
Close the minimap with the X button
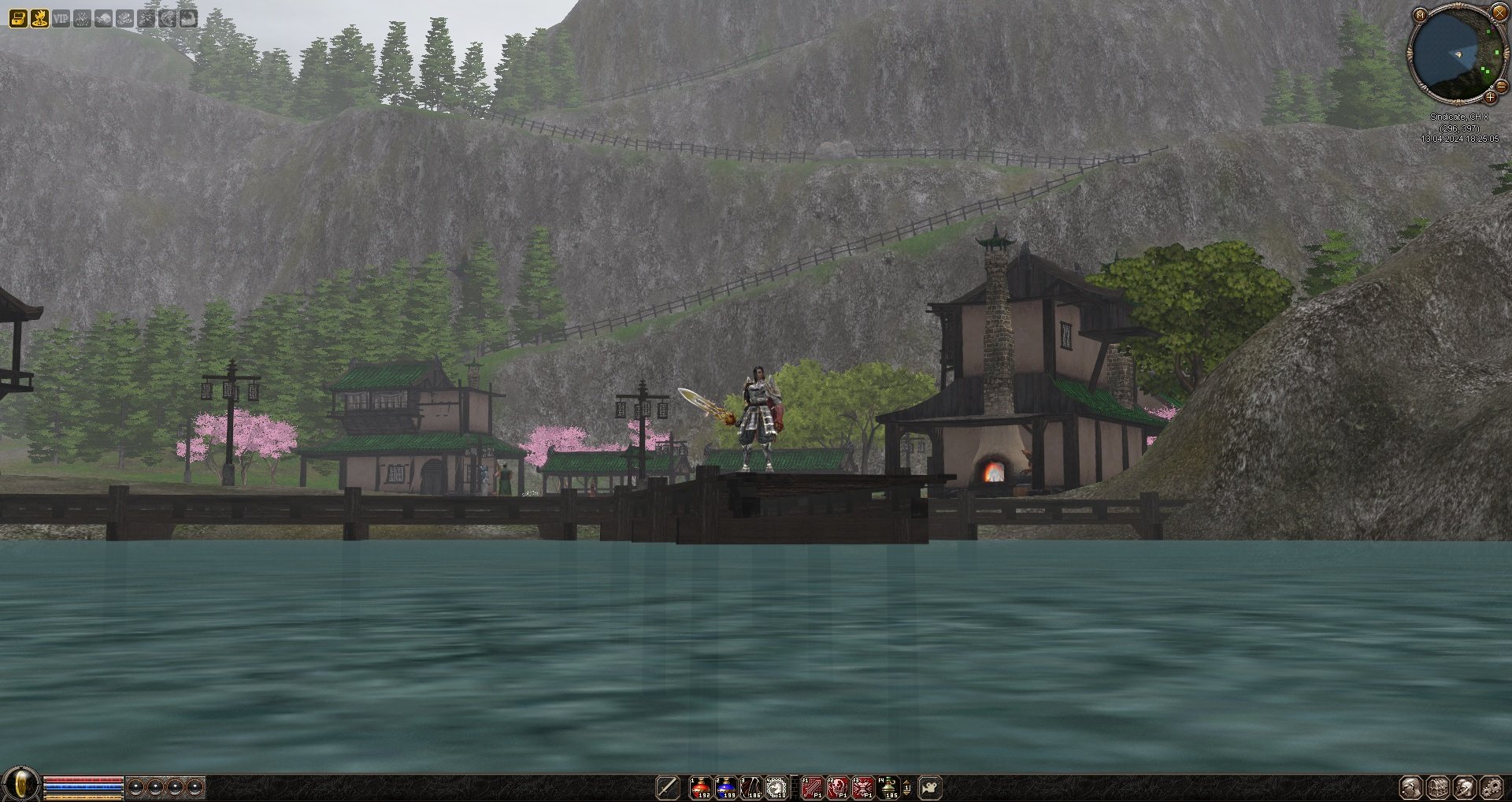tap(1499, 13)
